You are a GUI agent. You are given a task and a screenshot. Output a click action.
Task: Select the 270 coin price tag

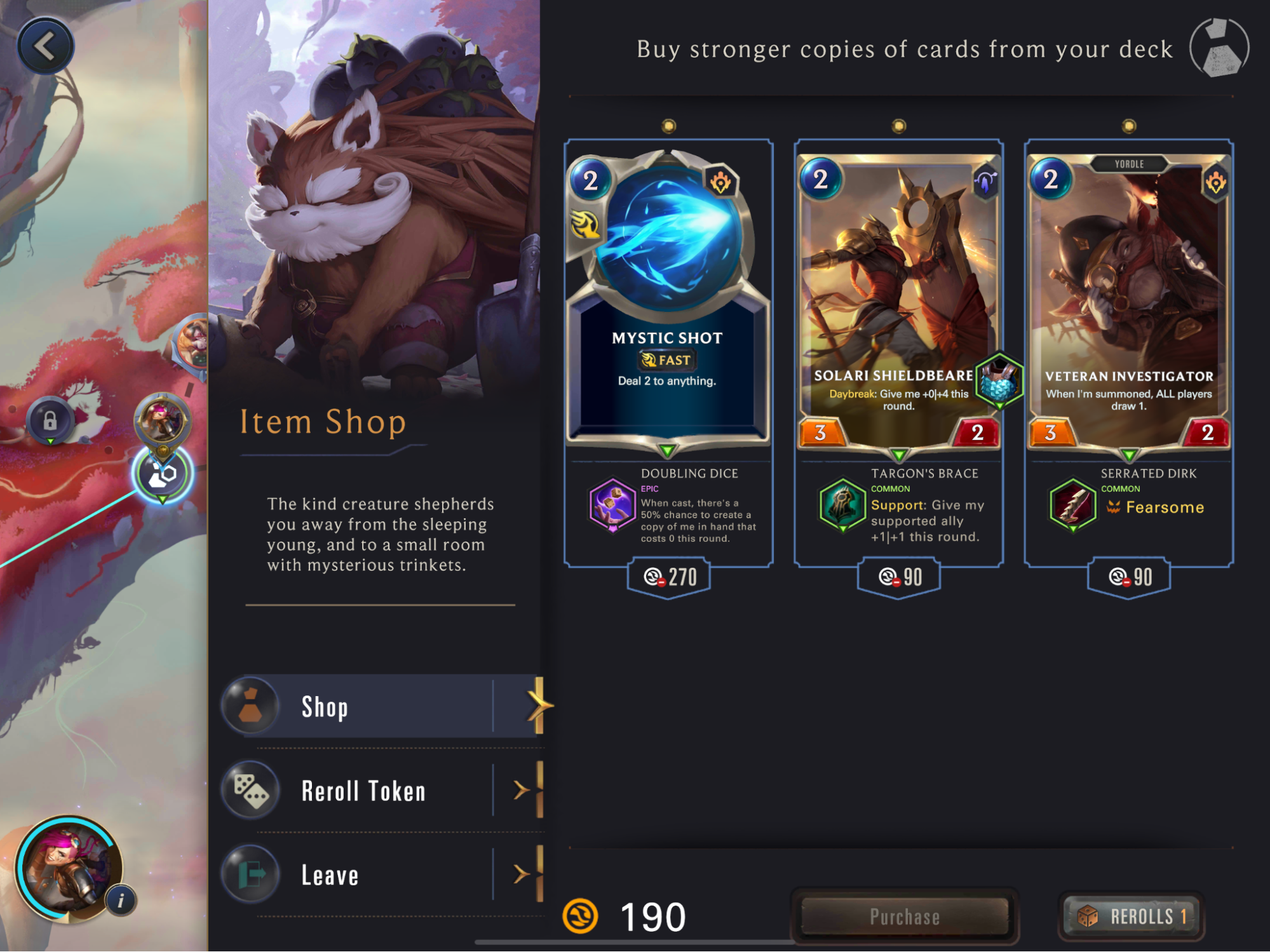click(x=669, y=577)
